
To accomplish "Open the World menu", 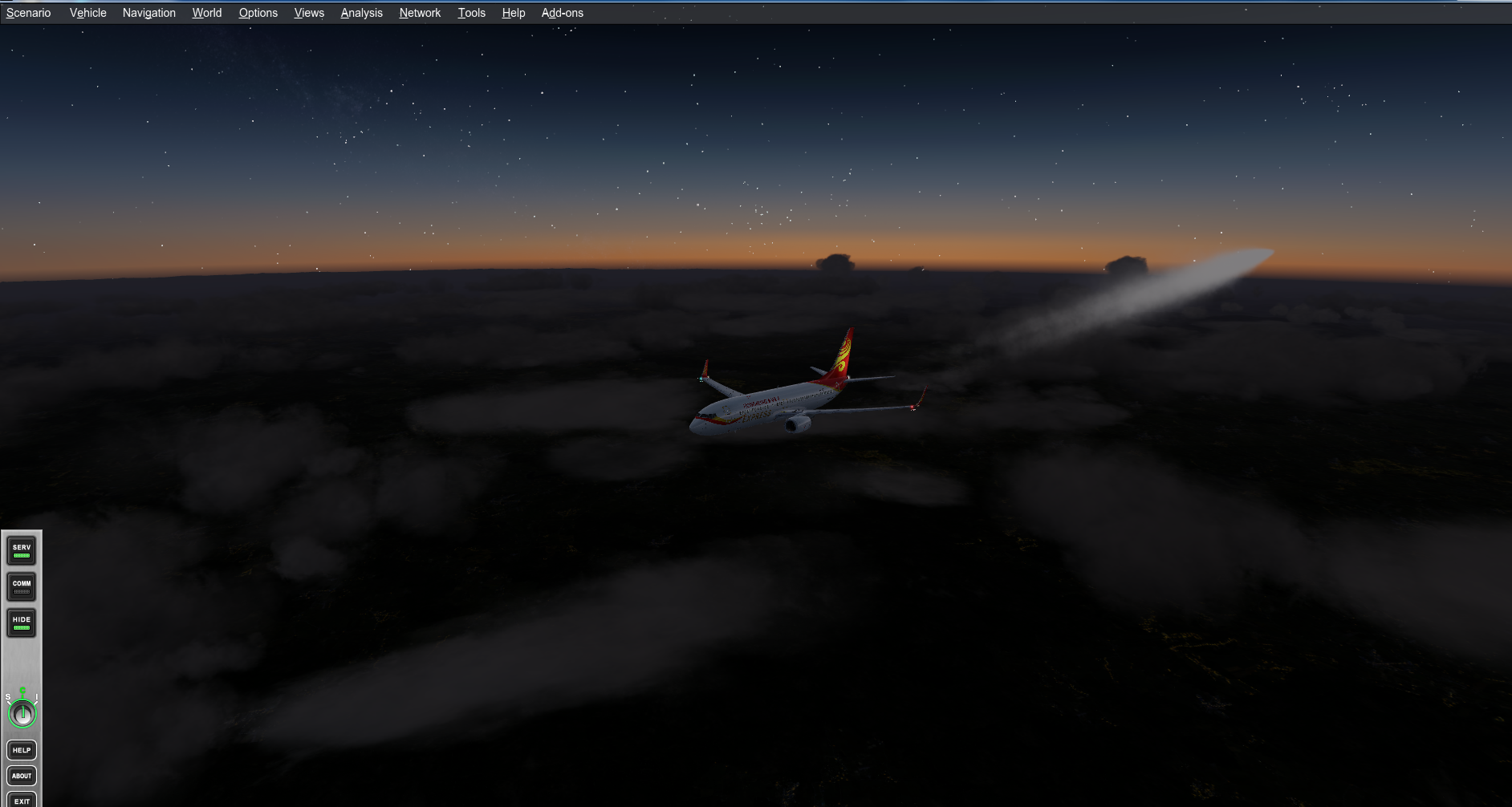I will pyautogui.click(x=206, y=13).
